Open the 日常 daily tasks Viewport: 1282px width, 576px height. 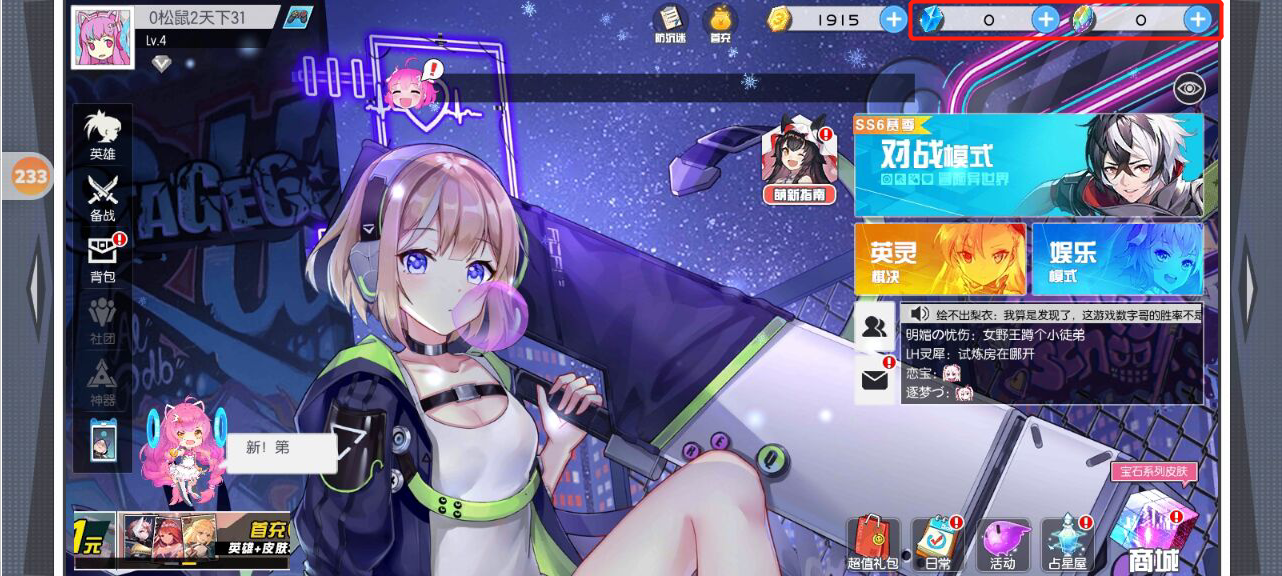click(937, 544)
